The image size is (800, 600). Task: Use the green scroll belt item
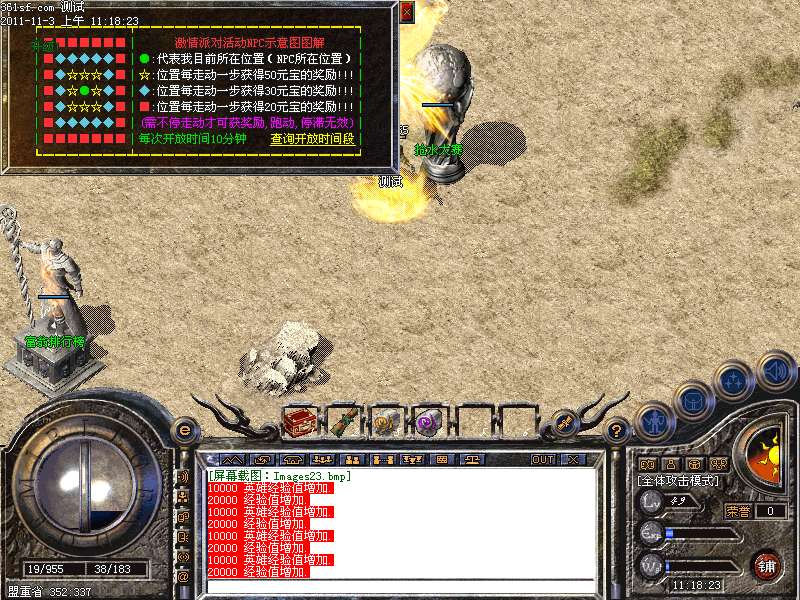[x=343, y=421]
